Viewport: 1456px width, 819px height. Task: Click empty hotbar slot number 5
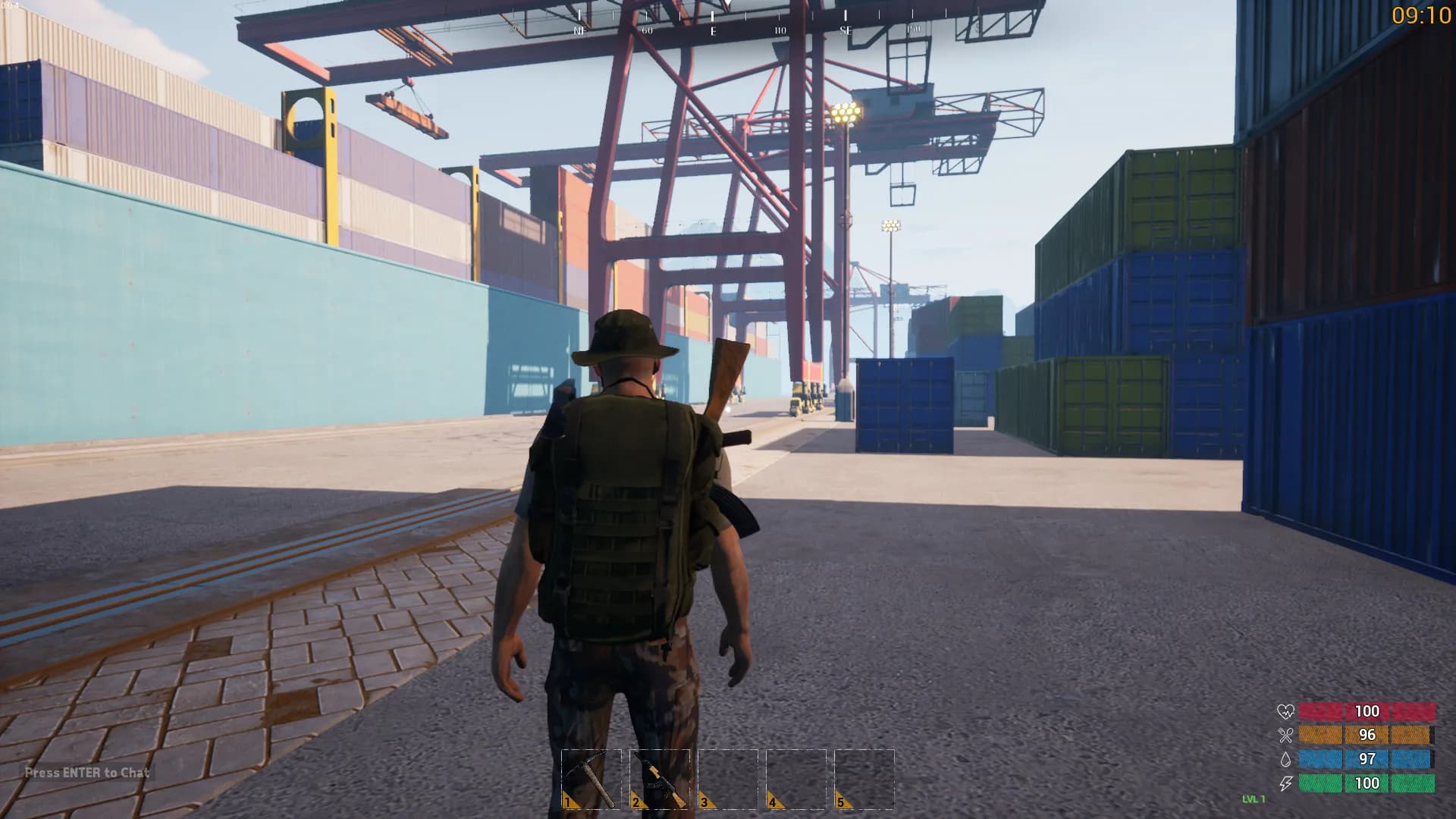[x=864, y=779]
